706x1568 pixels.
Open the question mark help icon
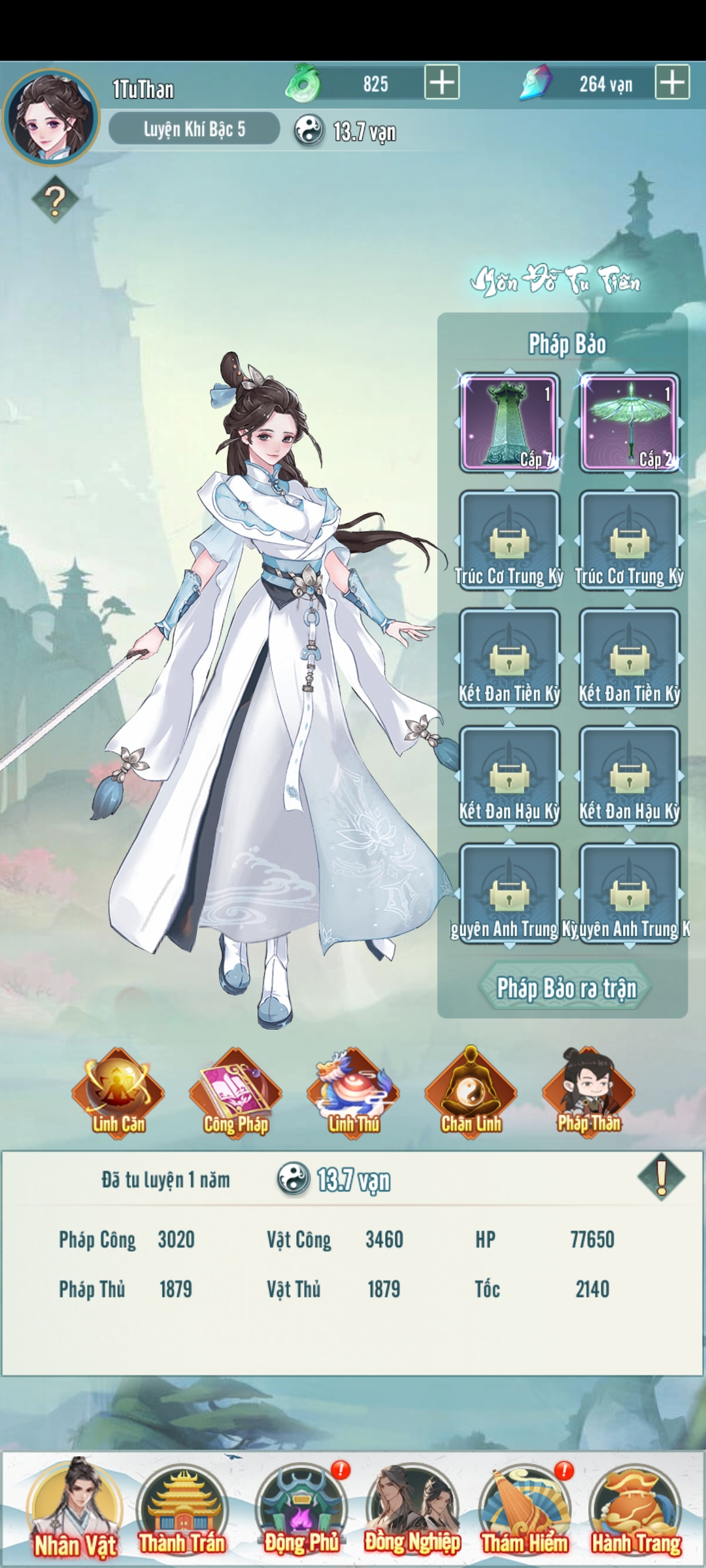coord(55,199)
